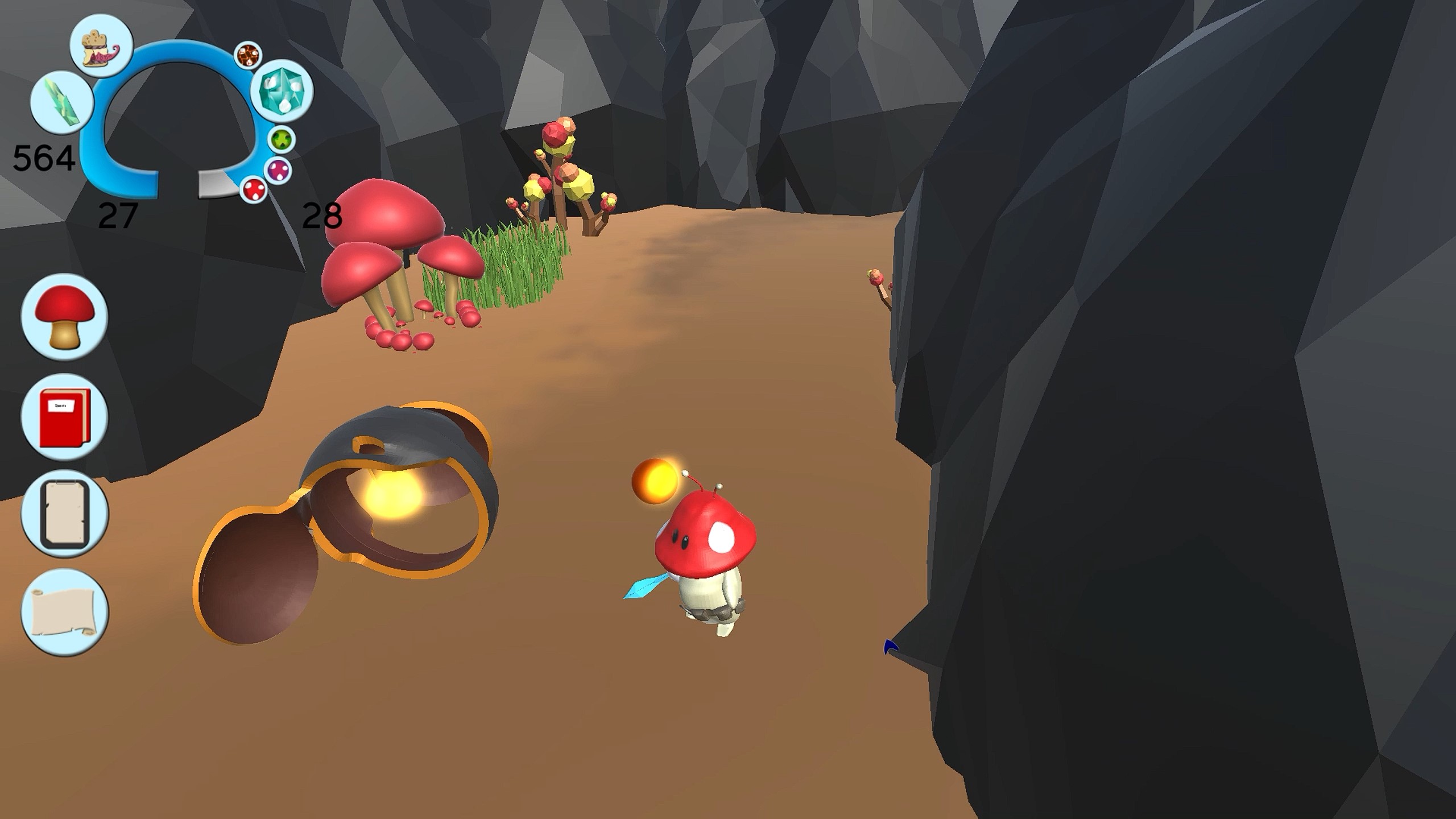Viewport: 1456px width, 819px height.
Task: Click the clipboard with blank paper icon
Action: (64, 514)
